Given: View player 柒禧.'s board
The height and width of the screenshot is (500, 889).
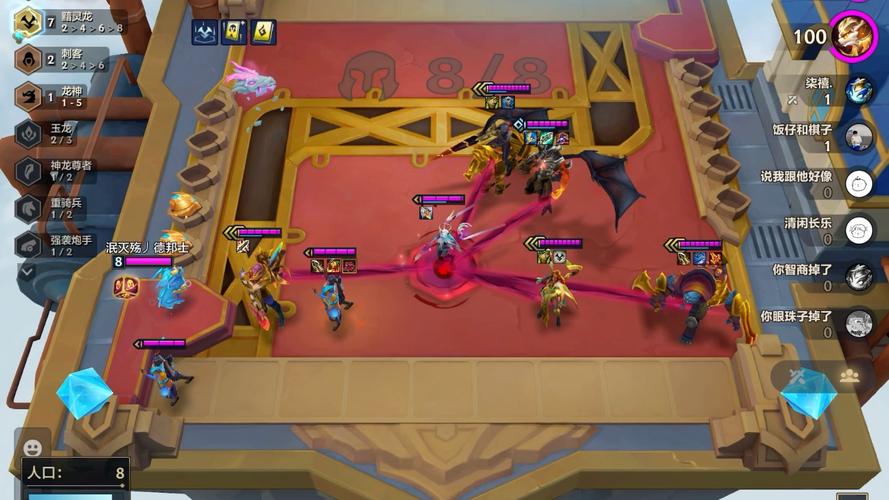Looking at the screenshot, I should coord(858,90).
